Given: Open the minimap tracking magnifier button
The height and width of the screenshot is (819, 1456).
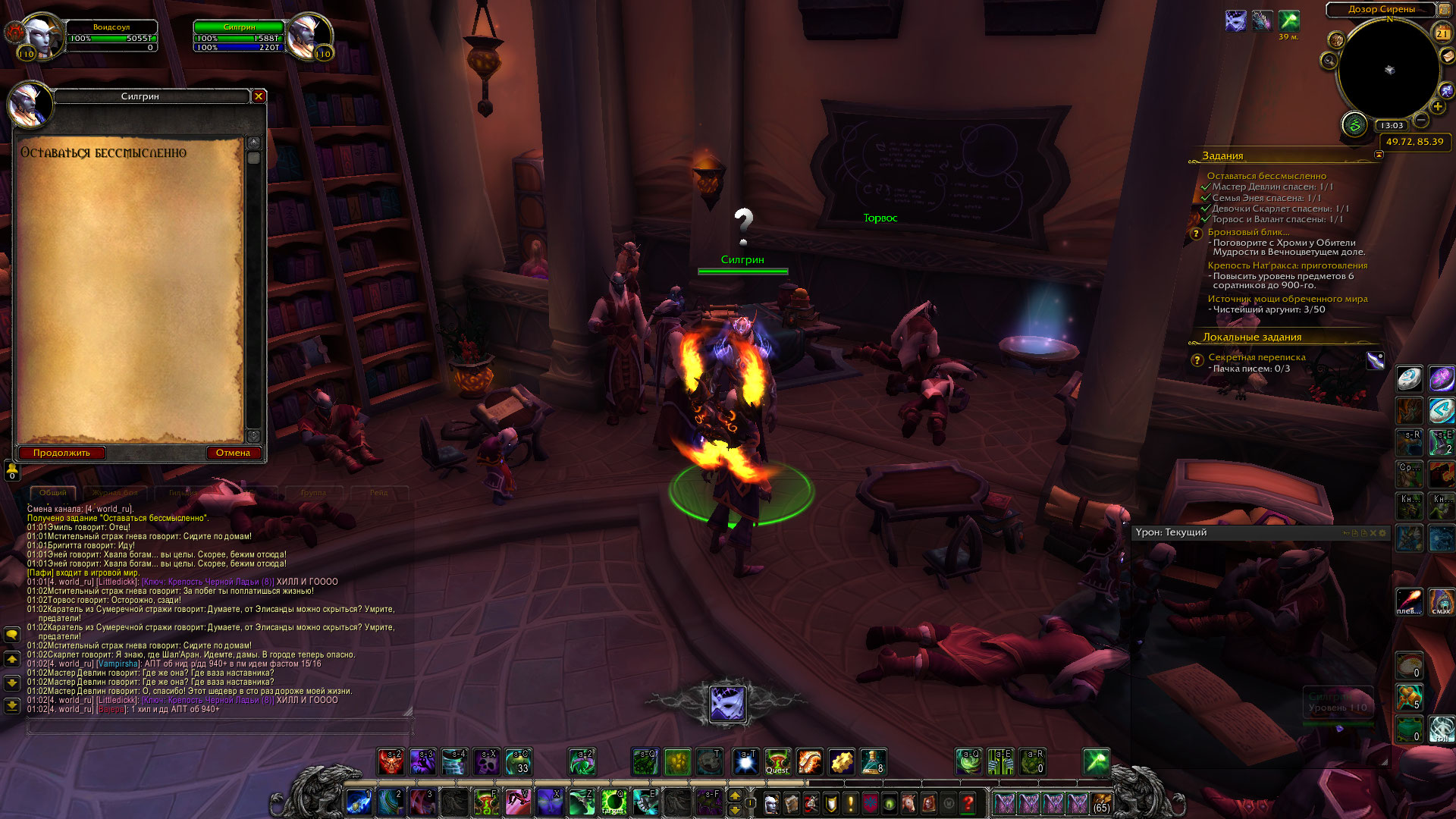Looking at the screenshot, I should (1329, 60).
